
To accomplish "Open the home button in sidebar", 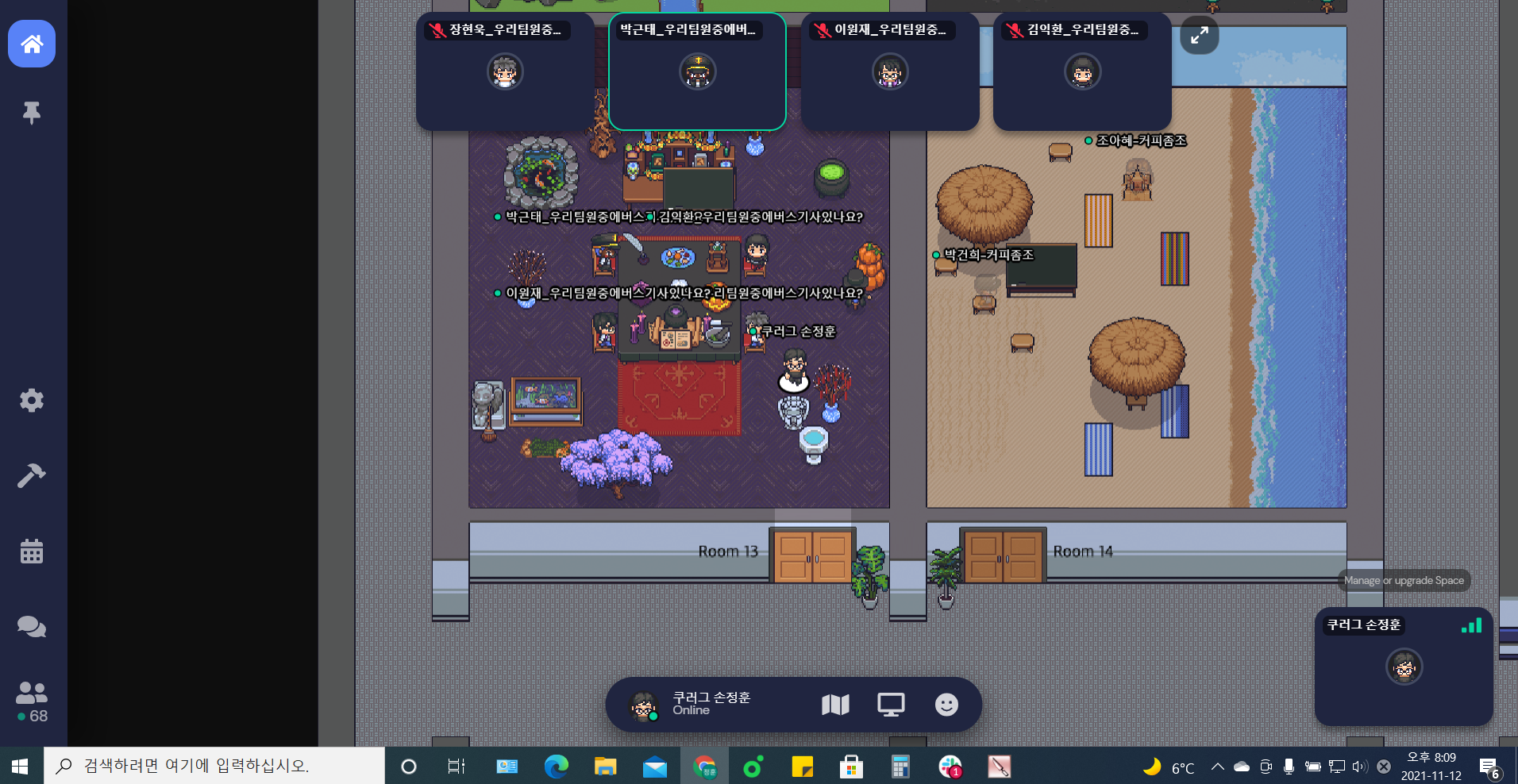I will point(32,44).
